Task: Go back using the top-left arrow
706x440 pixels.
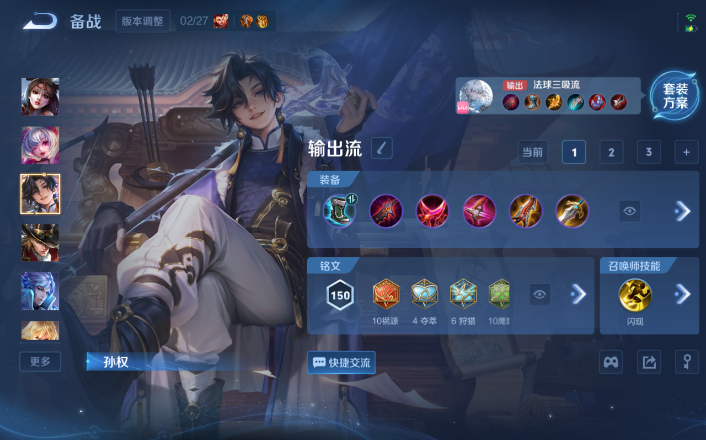Action: [40, 21]
